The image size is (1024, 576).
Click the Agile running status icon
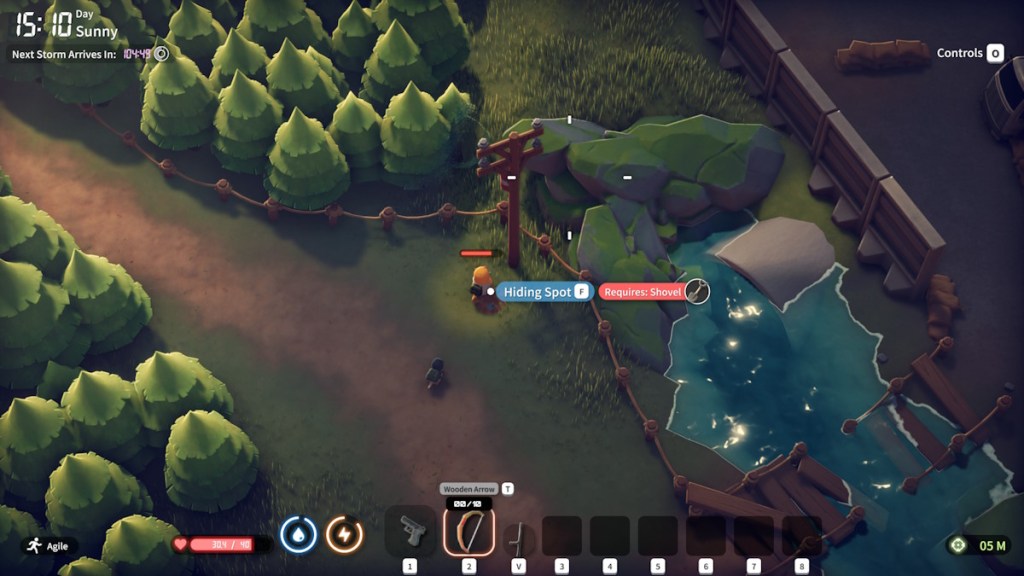point(35,546)
